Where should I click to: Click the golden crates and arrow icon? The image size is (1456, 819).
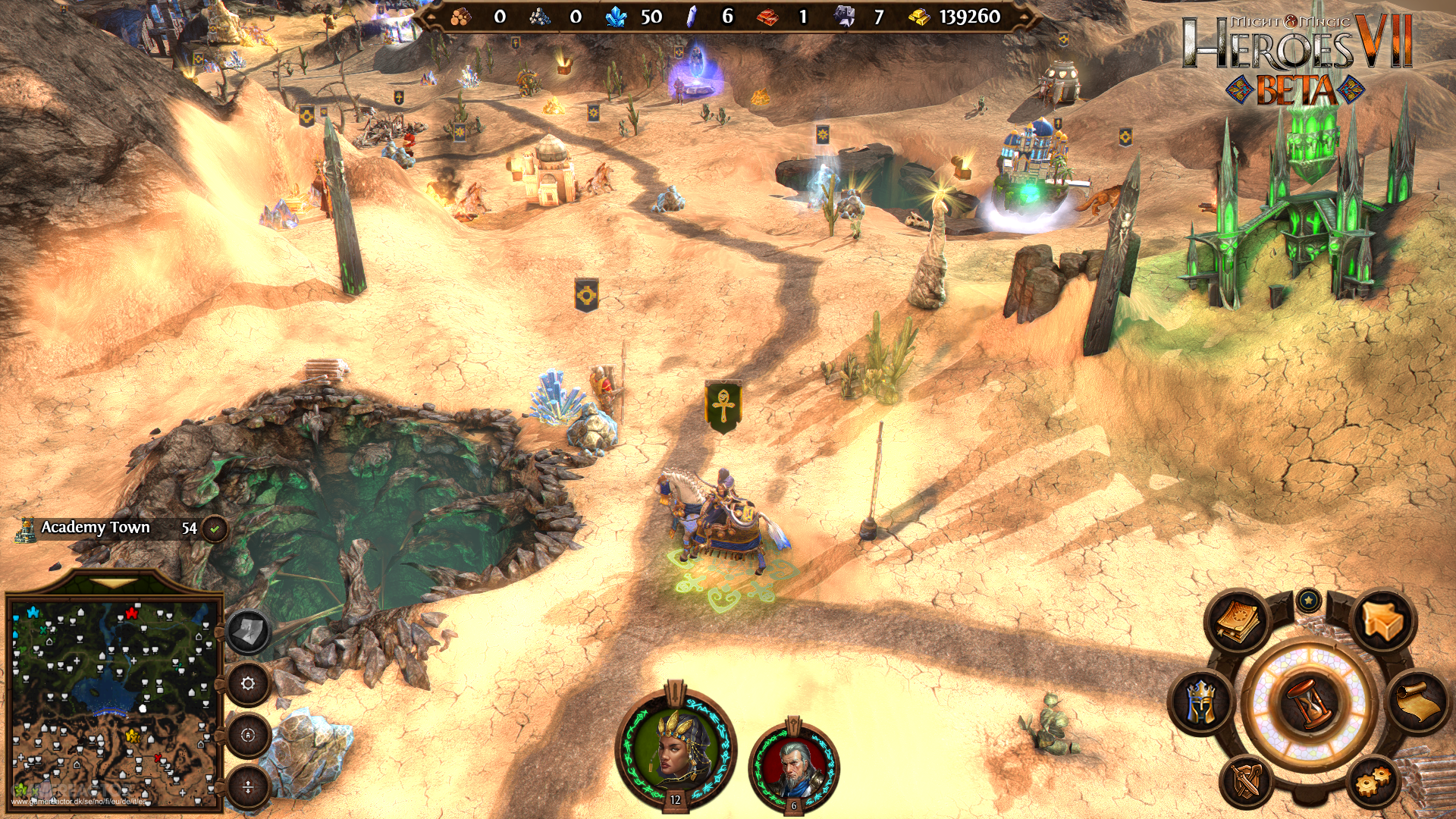[x=1382, y=622]
